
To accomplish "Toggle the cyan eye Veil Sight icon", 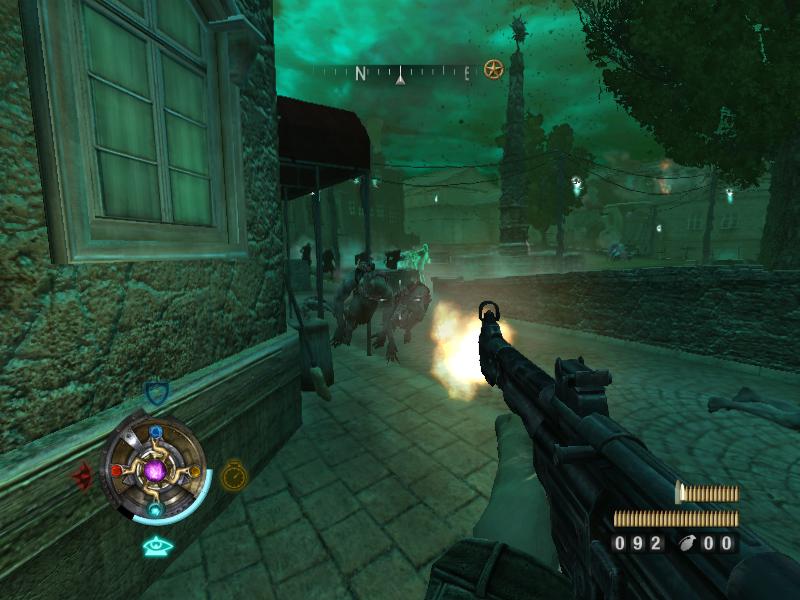I will click(155, 546).
